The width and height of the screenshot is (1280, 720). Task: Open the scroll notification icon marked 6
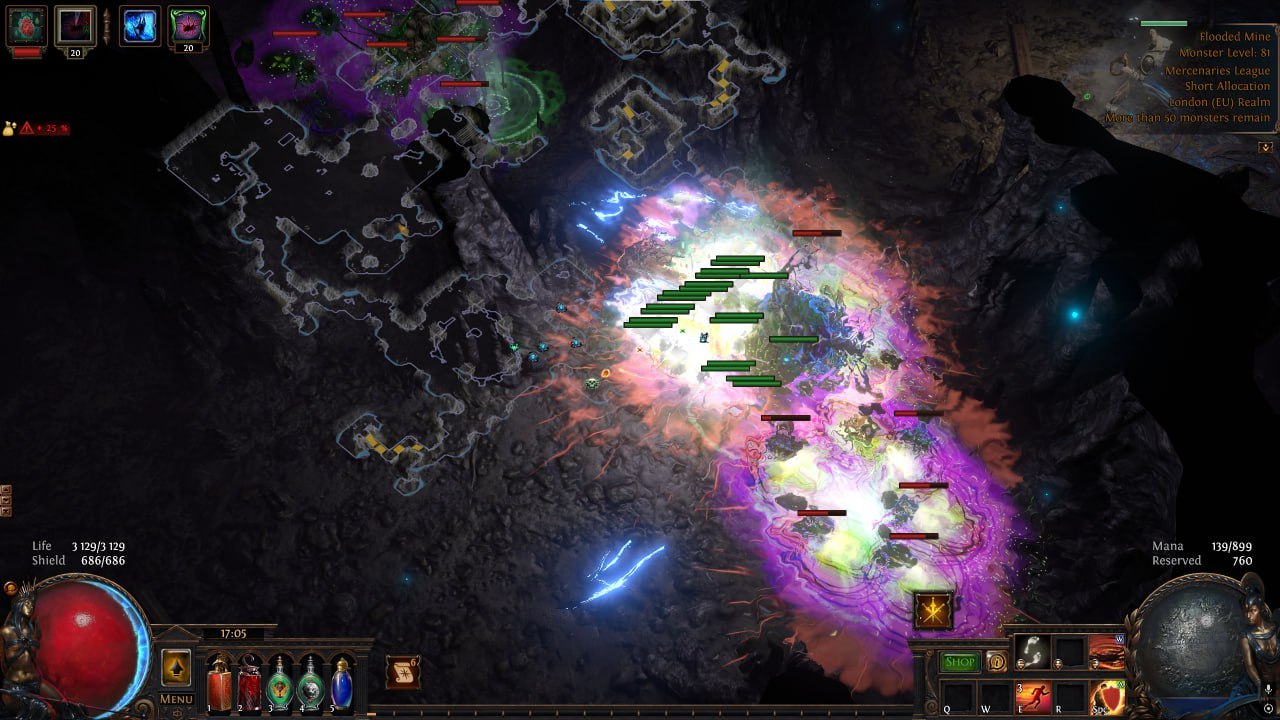pyautogui.click(x=403, y=672)
